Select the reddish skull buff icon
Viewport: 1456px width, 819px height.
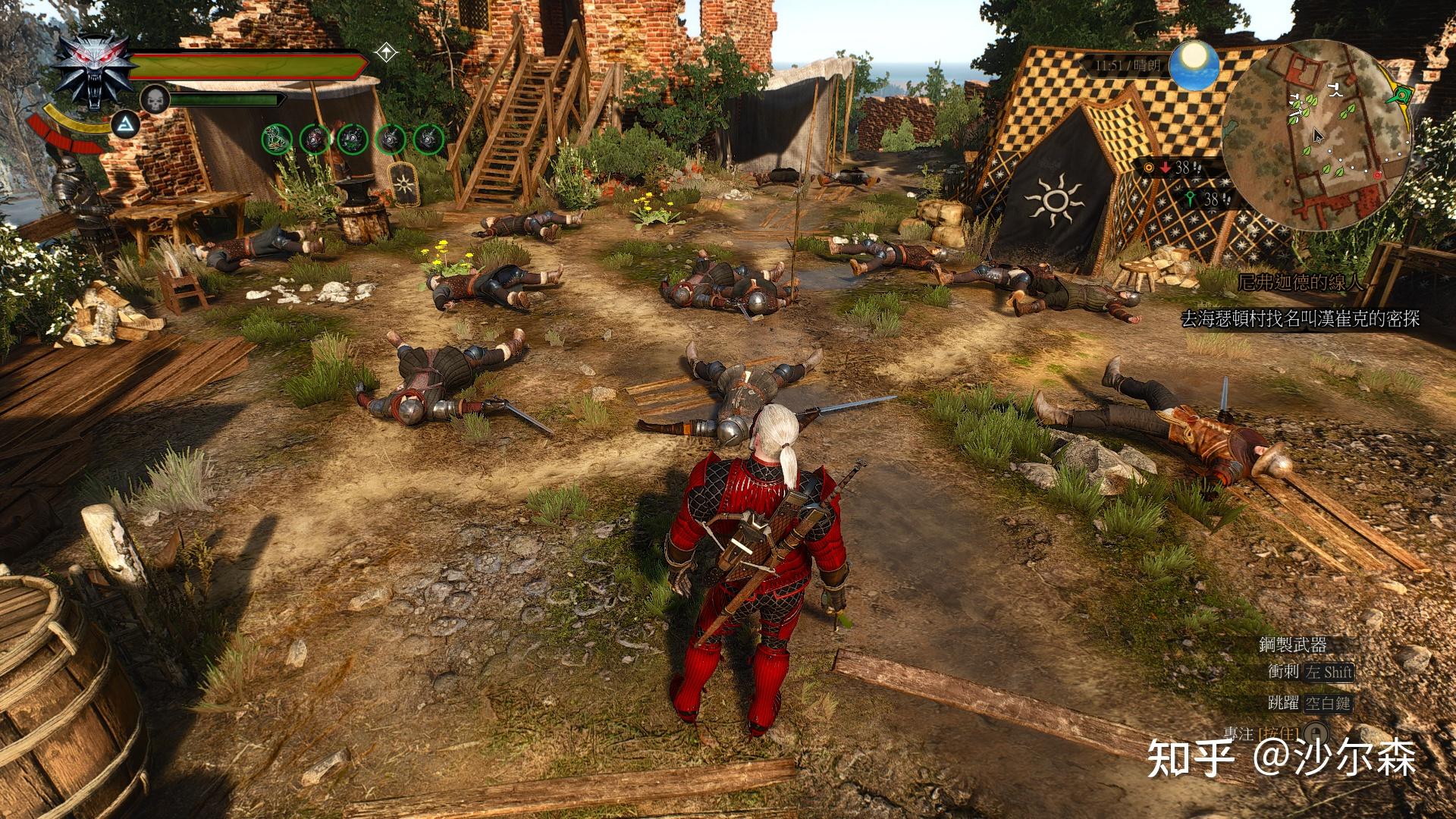315,138
